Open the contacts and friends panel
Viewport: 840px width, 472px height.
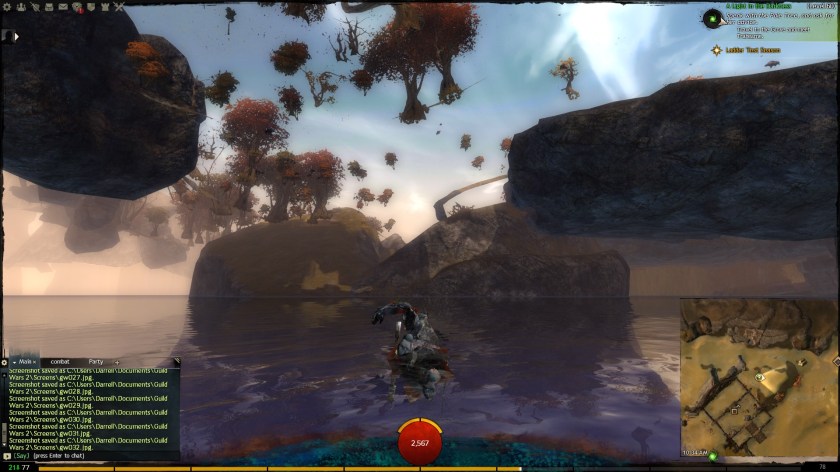pyautogui.click(x=20, y=6)
